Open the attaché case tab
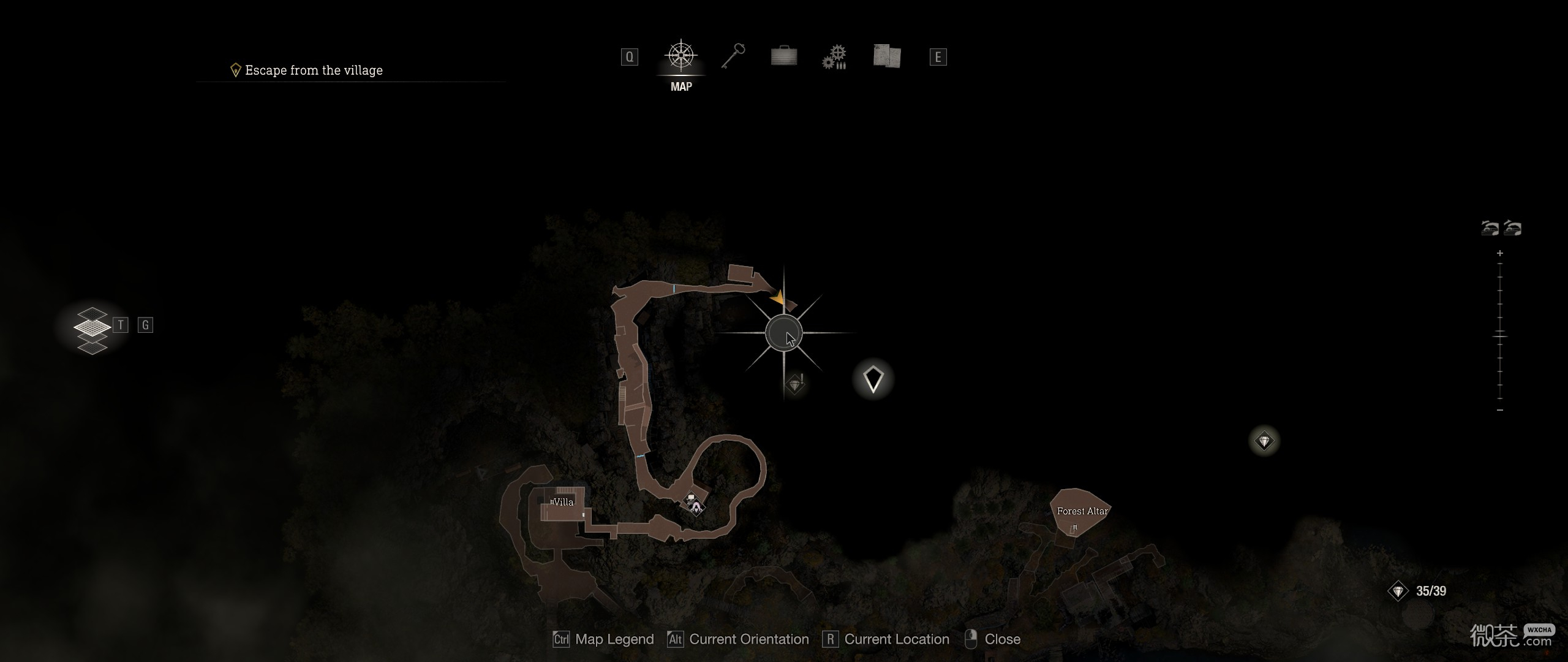Viewport: 1568px width, 662px height. pos(783,56)
